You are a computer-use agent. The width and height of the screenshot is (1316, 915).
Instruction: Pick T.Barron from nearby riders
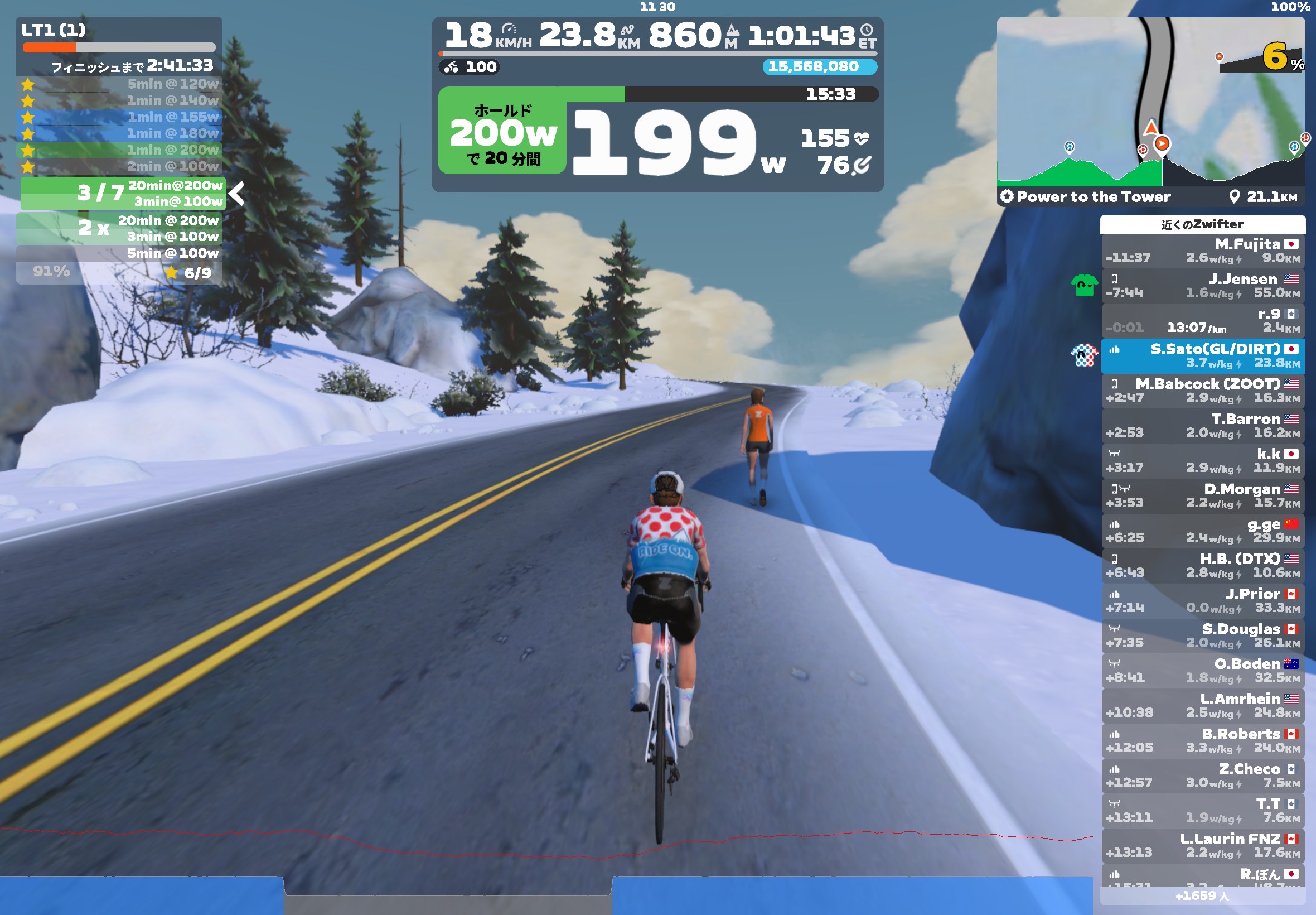point(1202,425)
